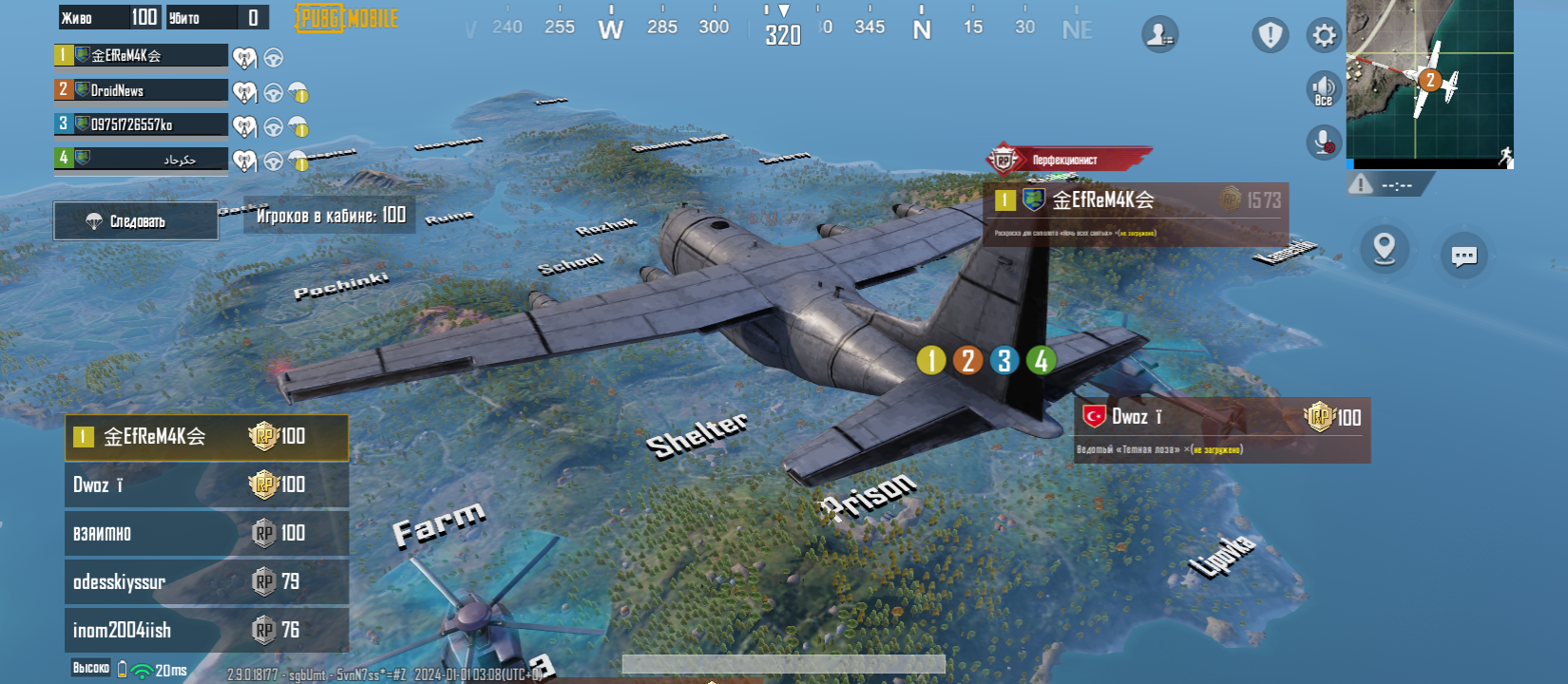Viewport: 1568px width, 684px height.
Task: Open the quick chat bubble
Action: tap(1463, 256)
